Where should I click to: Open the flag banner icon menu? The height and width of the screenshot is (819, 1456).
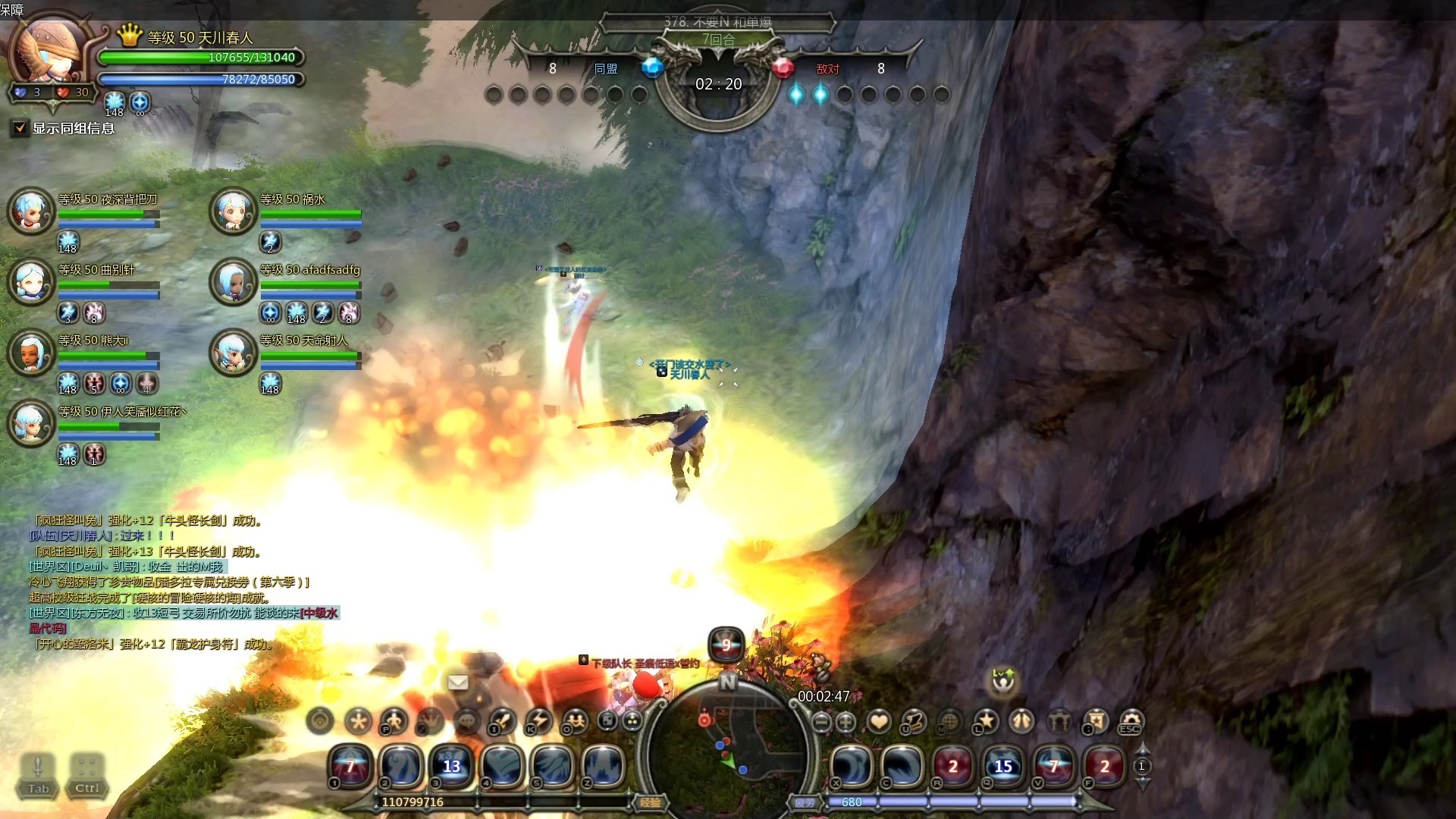click(1094, 721)
